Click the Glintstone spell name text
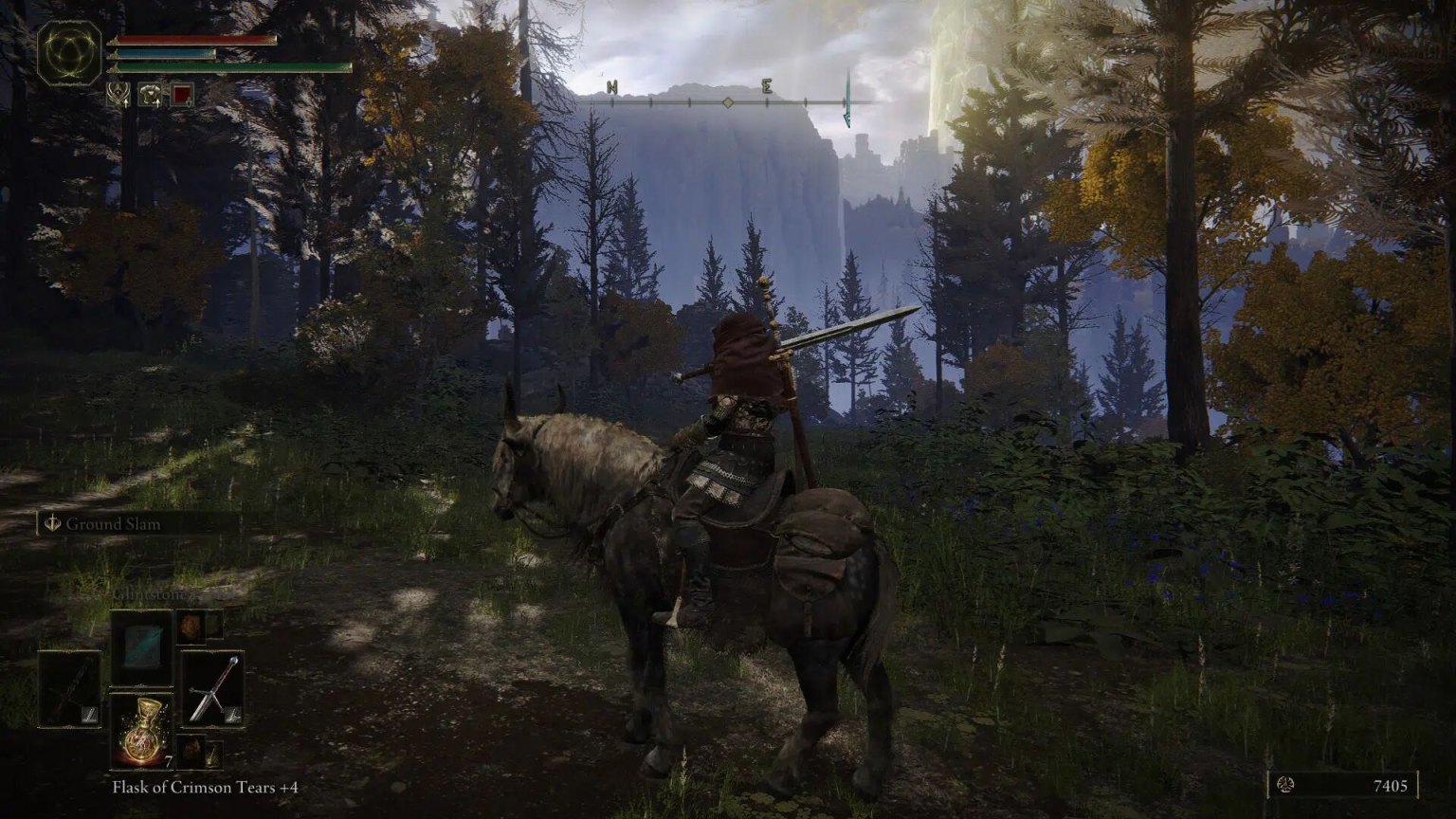 click(x=148, y=593)
